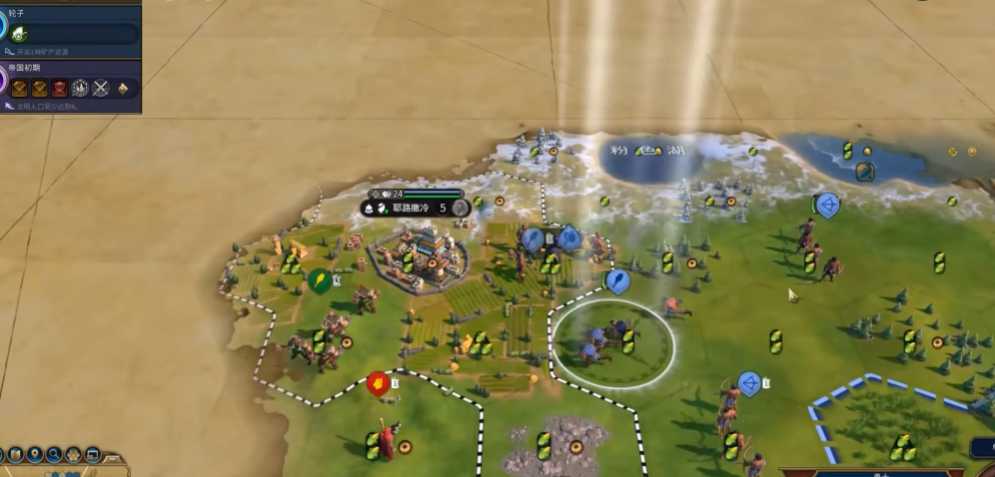Select the crossed swords icon in civics panel
The width and height of the screenshot is (995, 477).
coord(100,88)
